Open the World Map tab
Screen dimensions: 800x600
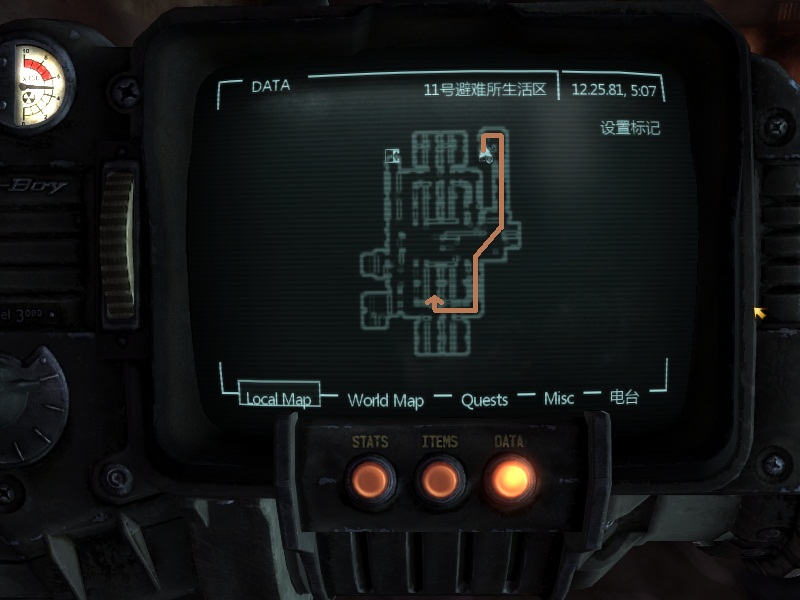click(385, 400)
